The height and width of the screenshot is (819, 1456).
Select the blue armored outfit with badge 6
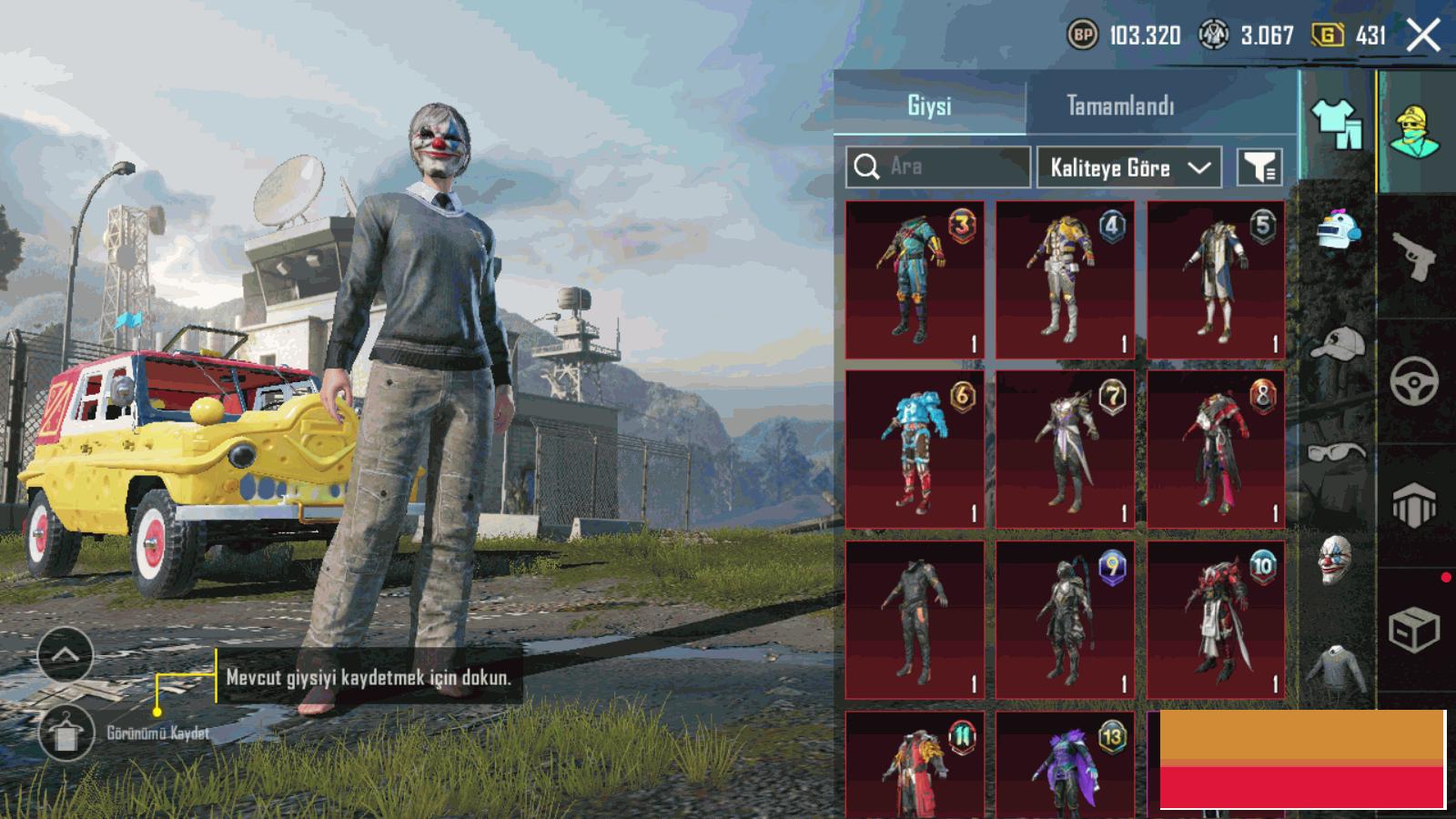[915, 449]
